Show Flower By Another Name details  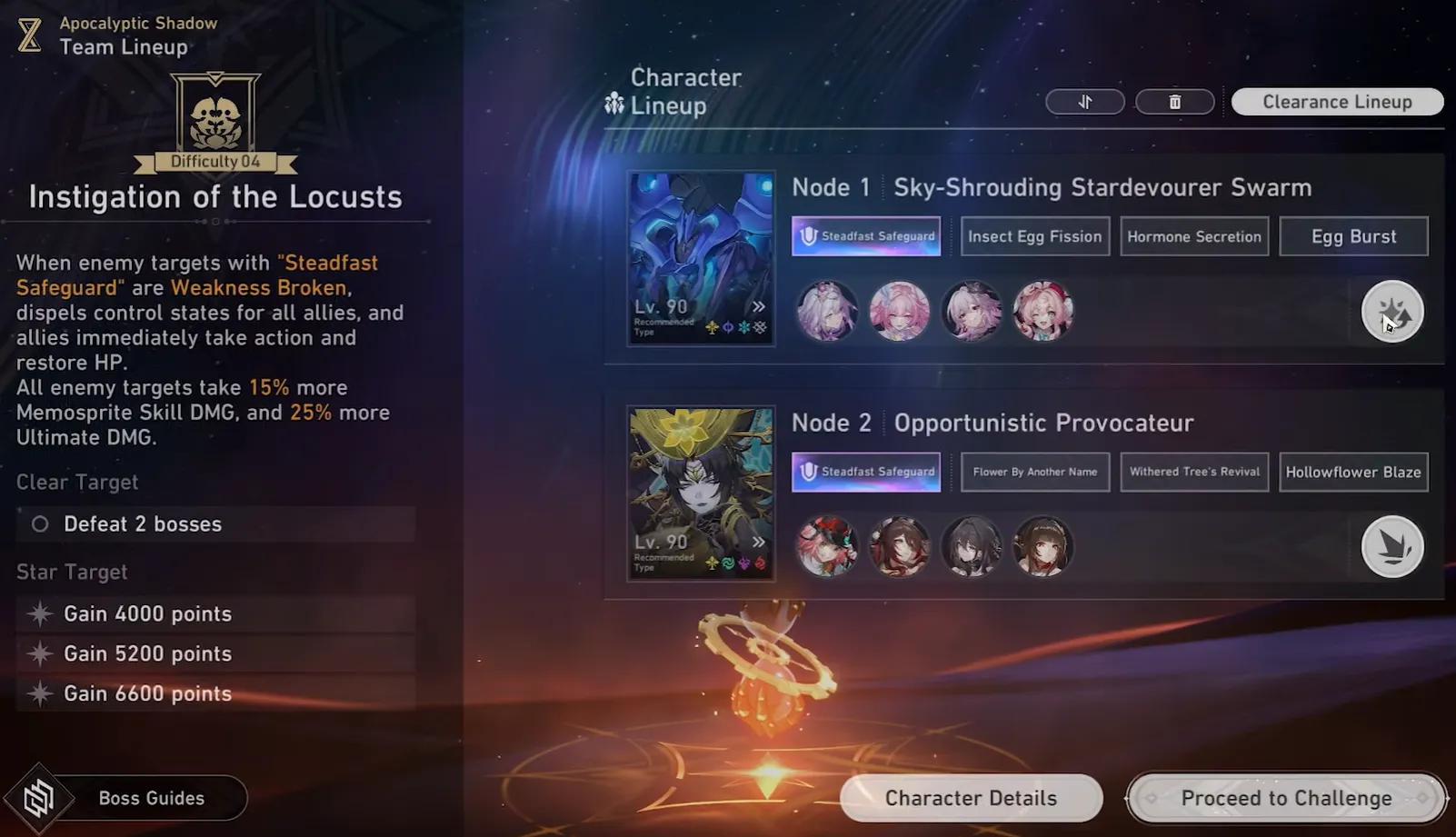(x=1034, y=472)
